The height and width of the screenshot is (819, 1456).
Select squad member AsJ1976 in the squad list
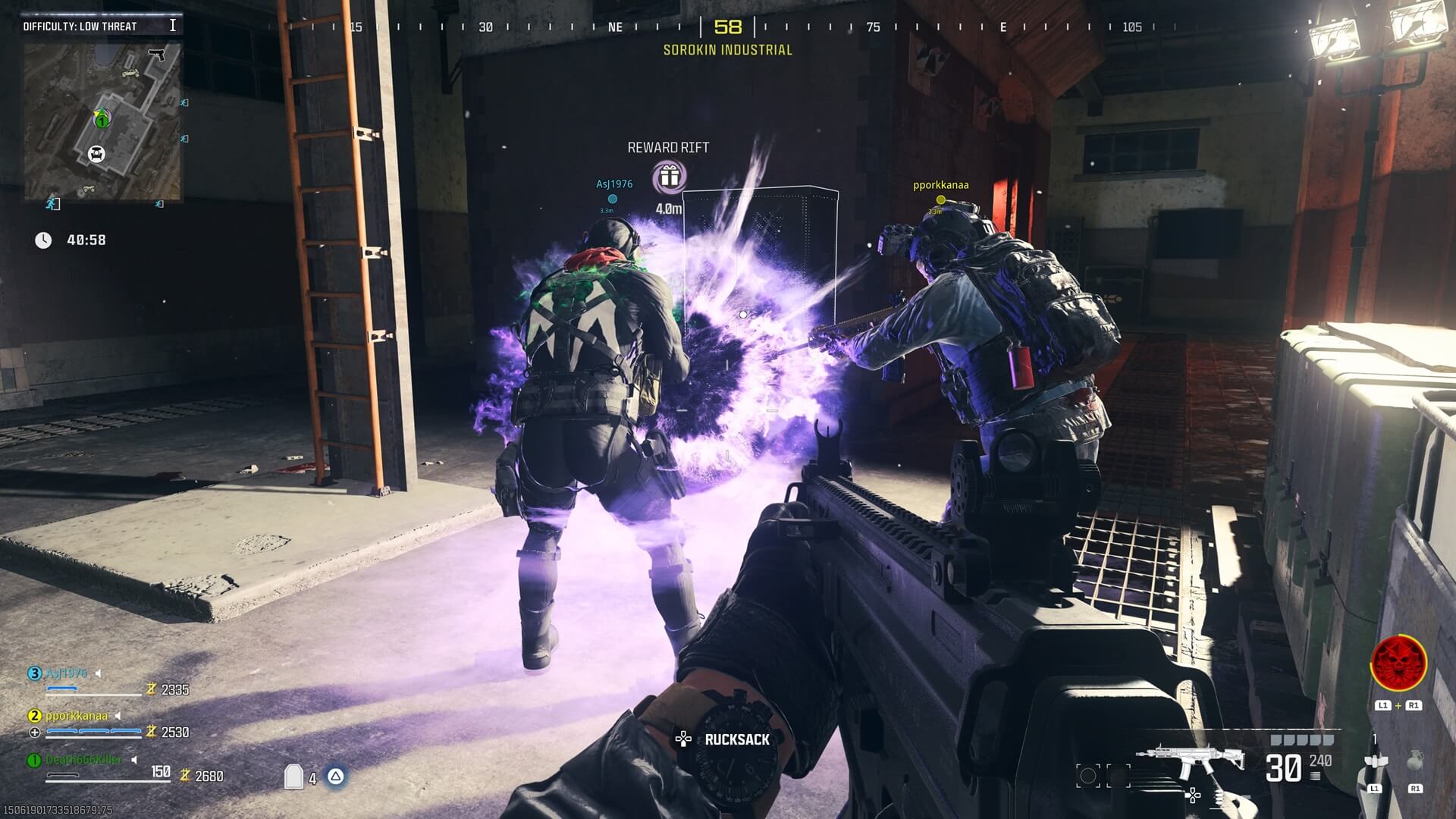[x=66, y=673]
